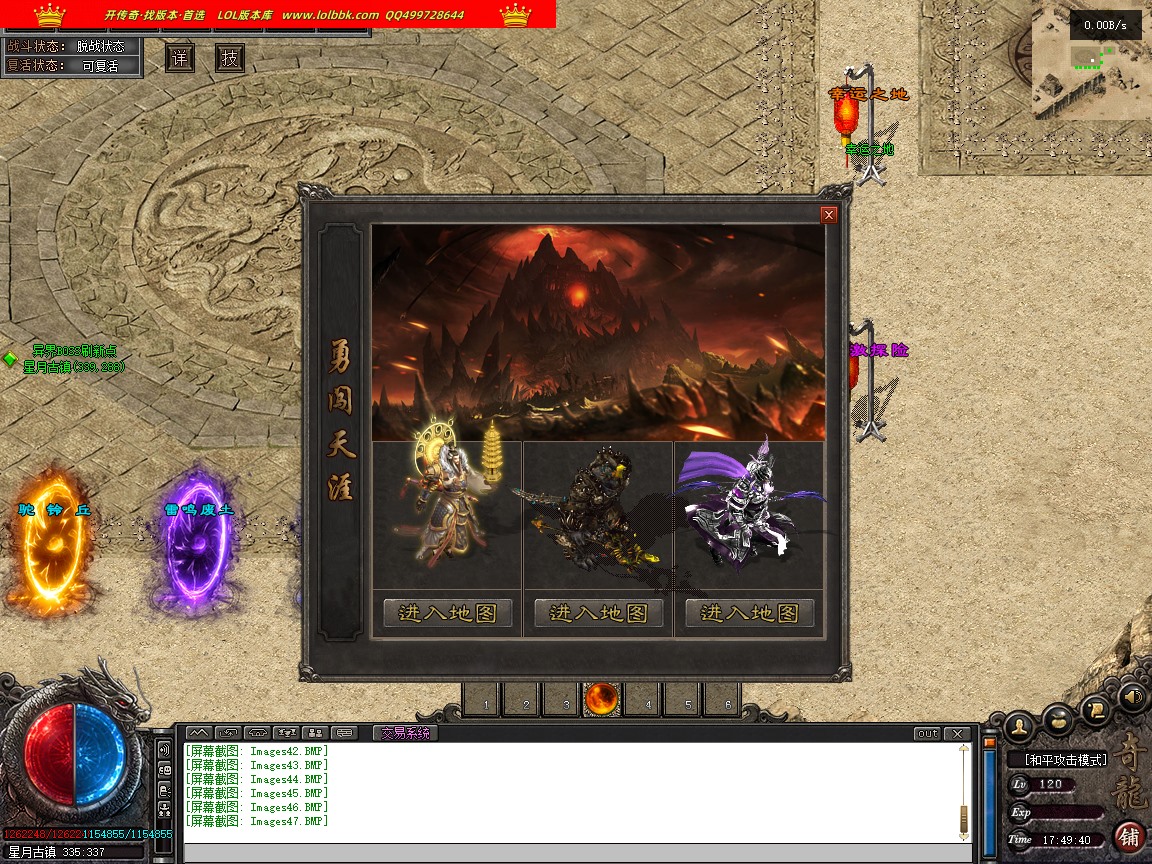
Task: Enter the map under the golden pagoda warrior
Action: coord(447,613)
